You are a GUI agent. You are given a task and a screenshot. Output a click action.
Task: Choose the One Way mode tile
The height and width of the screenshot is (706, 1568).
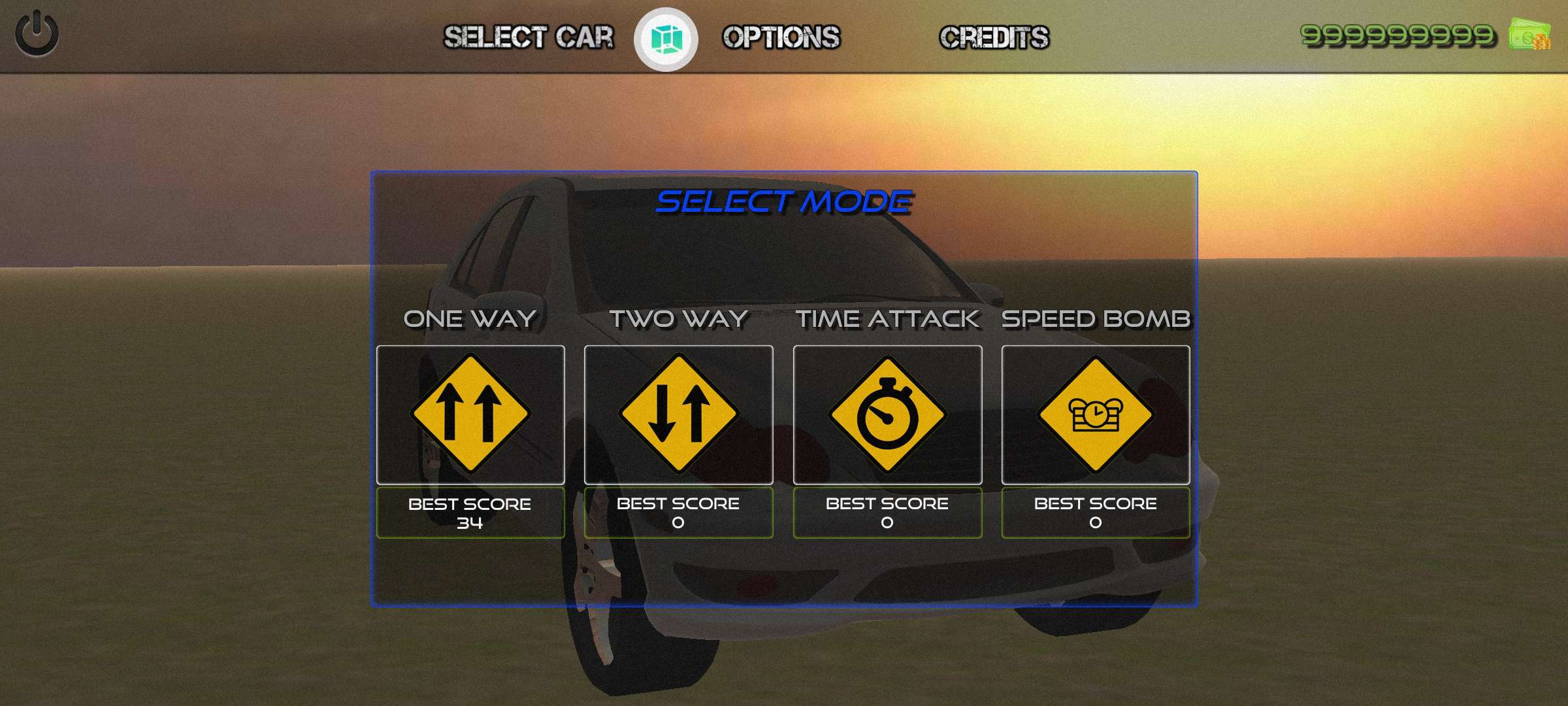point(470,414)
